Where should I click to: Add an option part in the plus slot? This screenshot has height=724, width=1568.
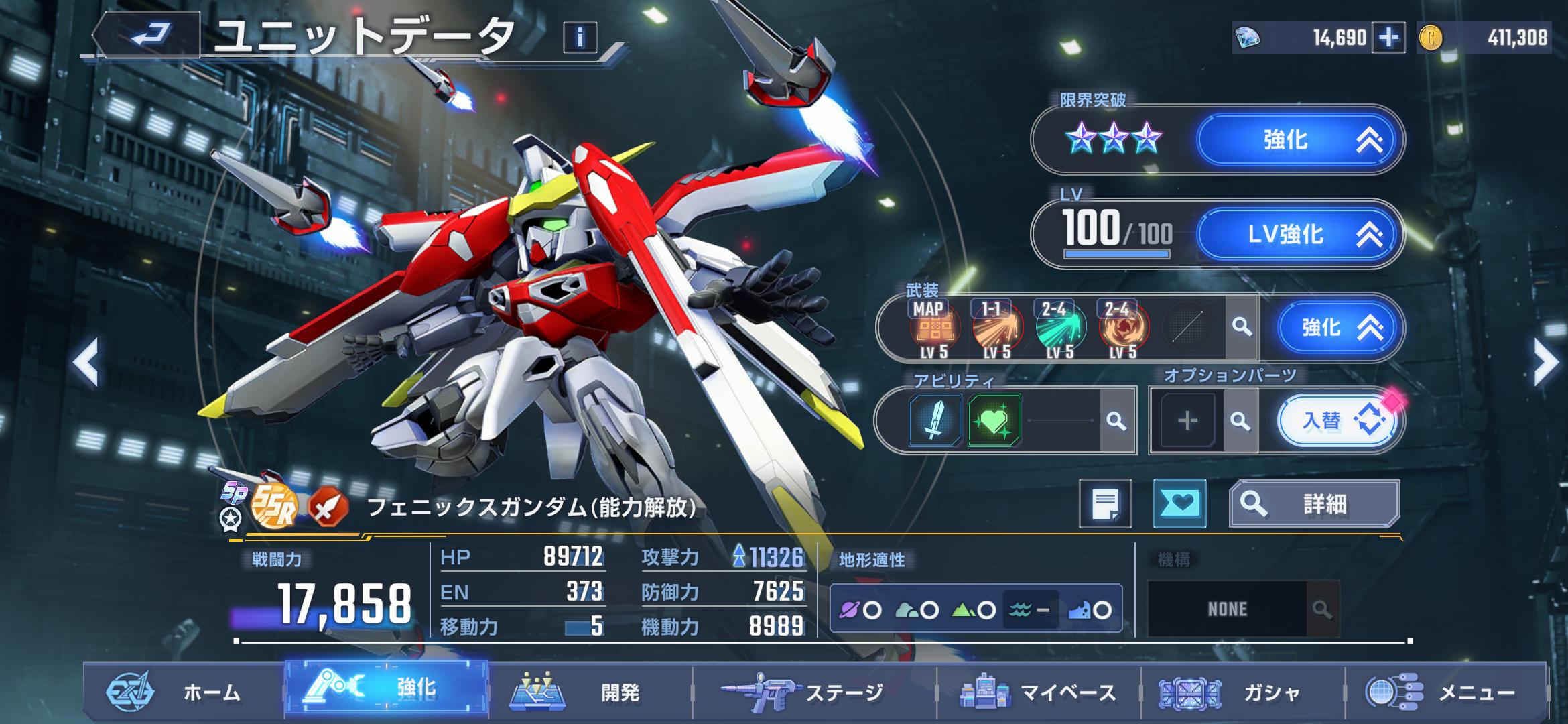(1187, 421)
